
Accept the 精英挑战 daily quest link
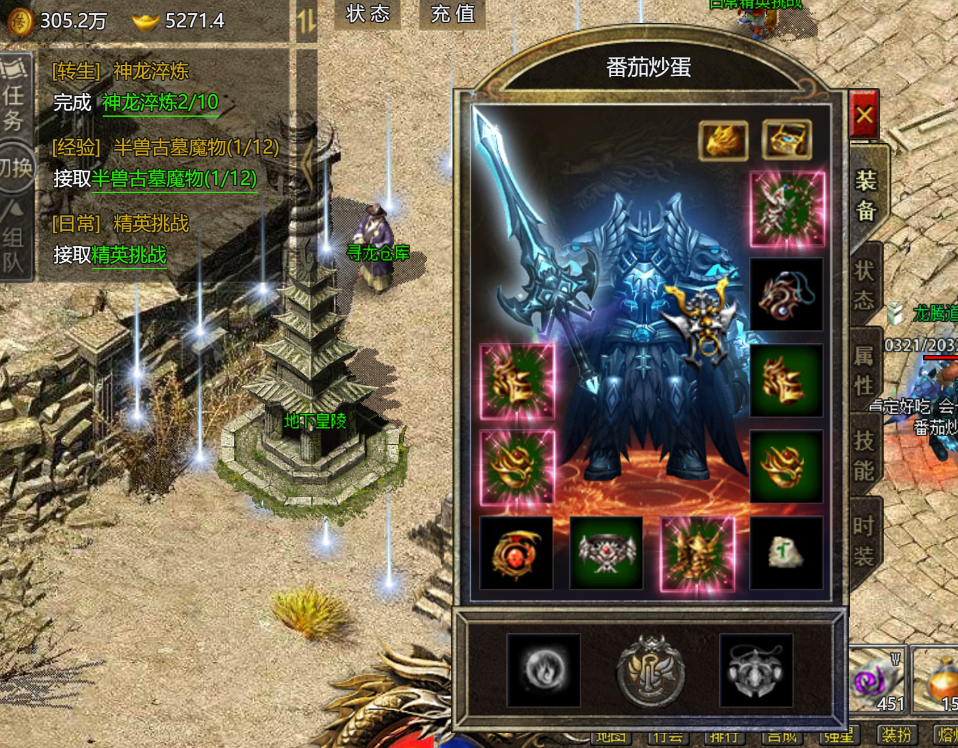pyautogui.click(x=129, y=254)
